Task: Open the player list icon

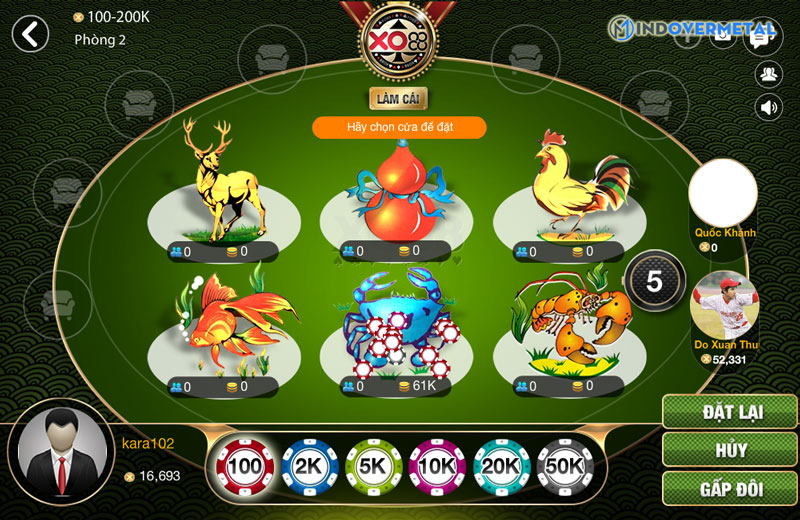Action: coord(768,72)
